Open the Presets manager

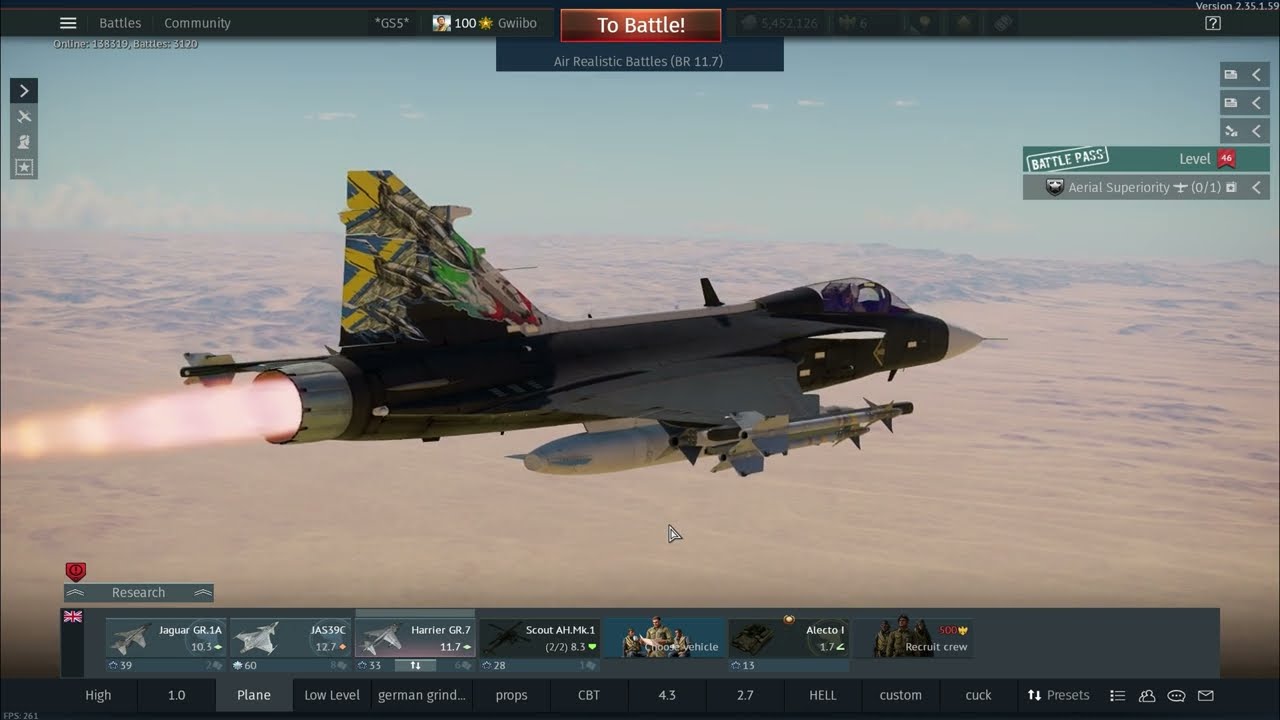point(1058,695)
